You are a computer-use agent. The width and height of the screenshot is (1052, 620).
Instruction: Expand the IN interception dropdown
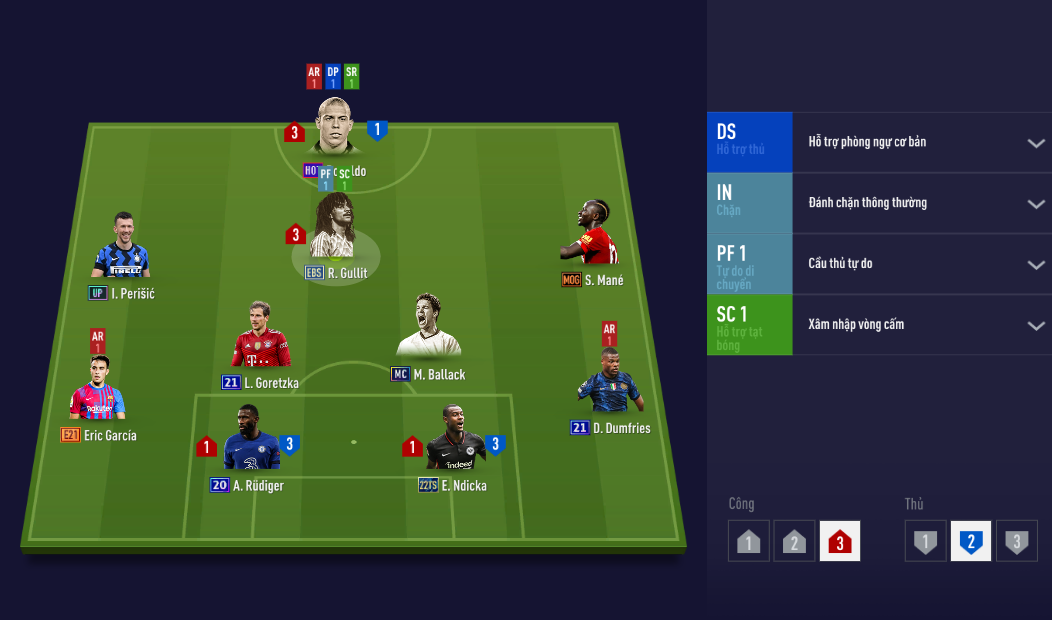(1036, 204)
